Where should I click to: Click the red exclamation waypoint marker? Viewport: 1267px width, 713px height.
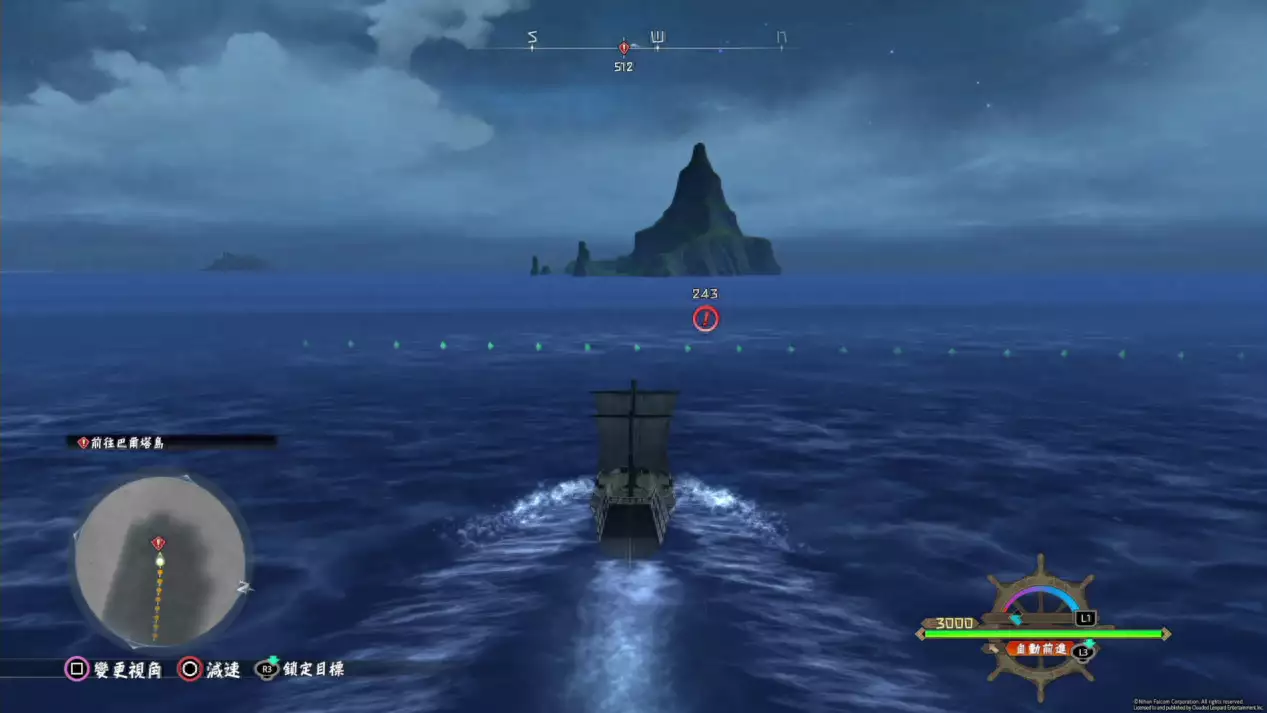tap(705, 318)
